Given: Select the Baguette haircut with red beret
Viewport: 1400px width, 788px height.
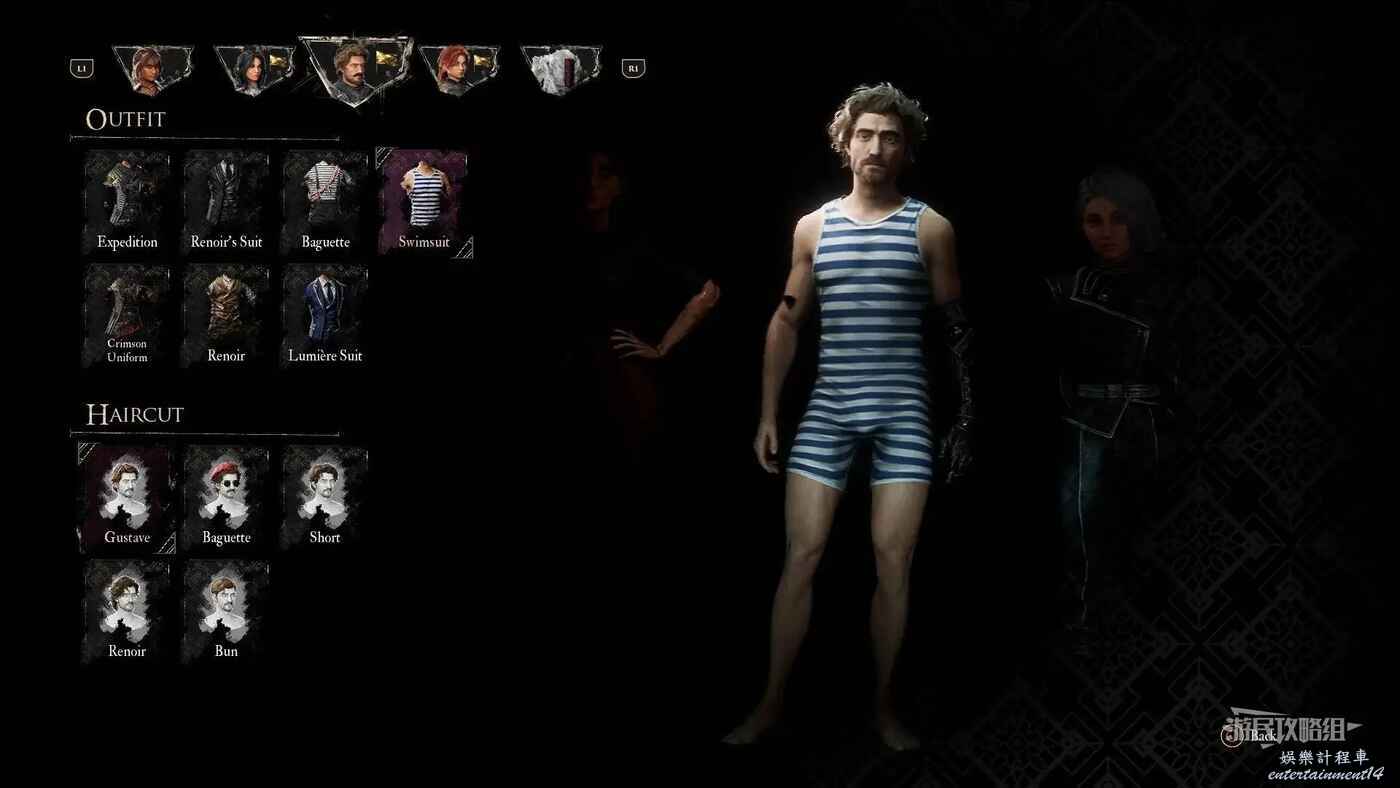Looking at the screenshot, I should pos(226,499).
